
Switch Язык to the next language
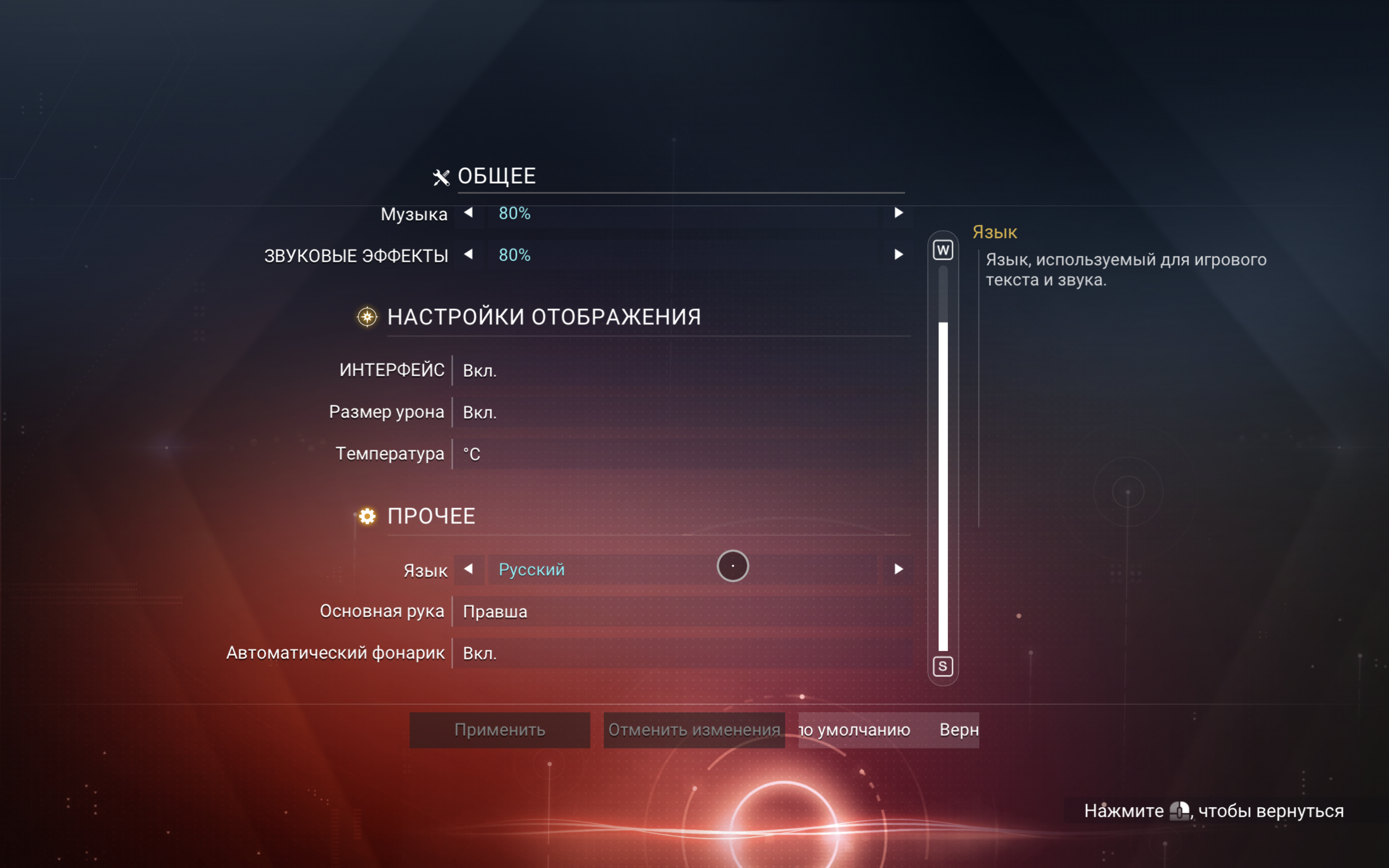[x=898, y=570]
